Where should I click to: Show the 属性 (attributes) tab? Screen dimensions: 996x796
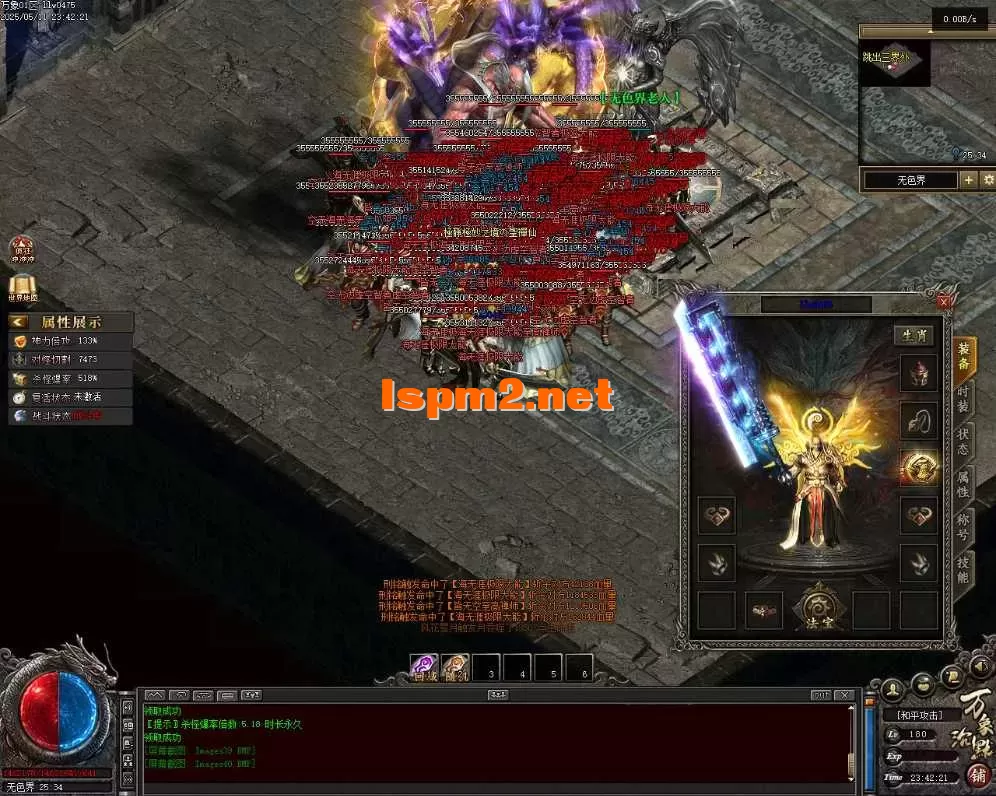(963, 485)
